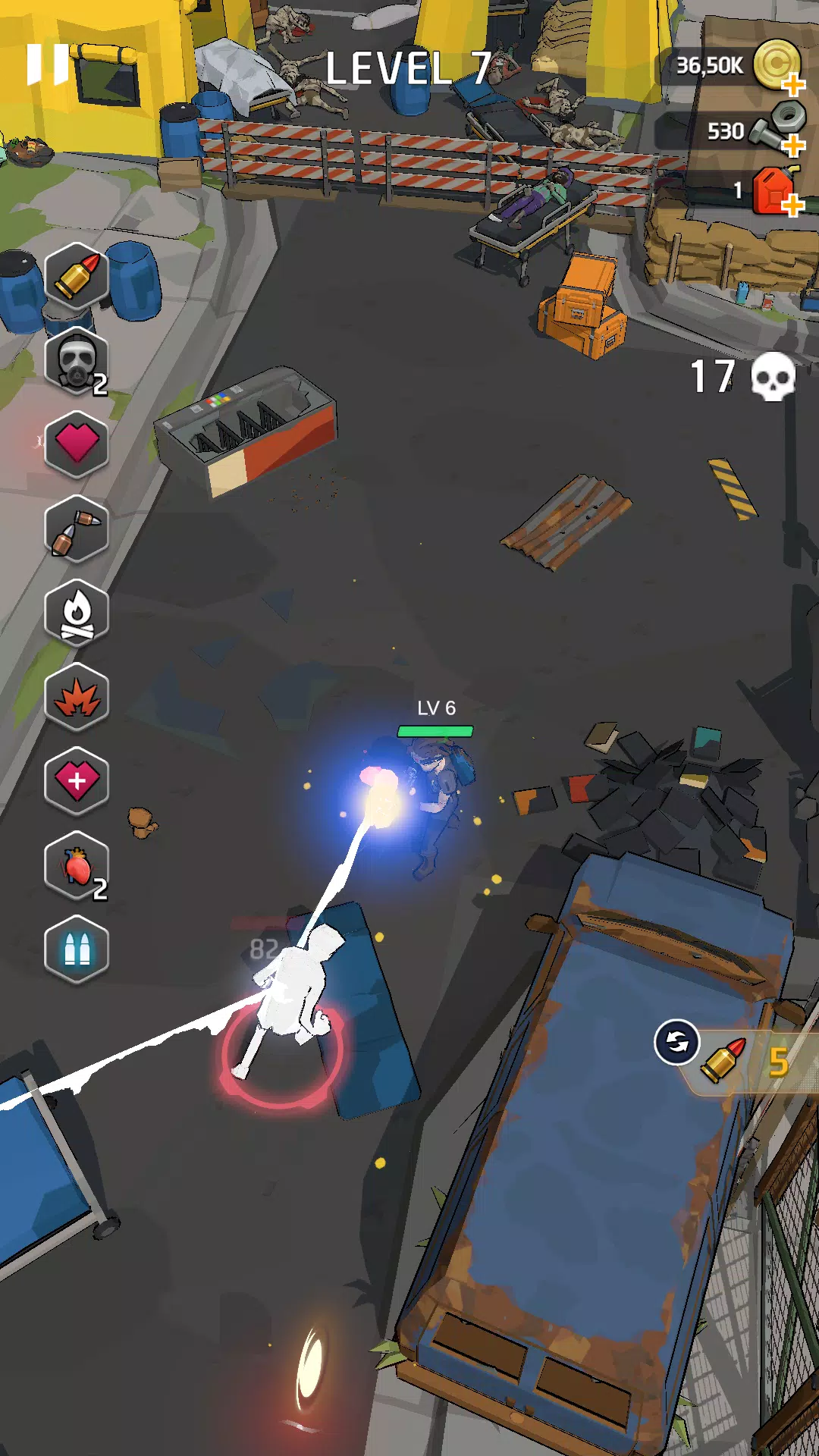Select the gas mask perk icon
The height and width of the screenshot is (1456, 819).
point(77,360)
